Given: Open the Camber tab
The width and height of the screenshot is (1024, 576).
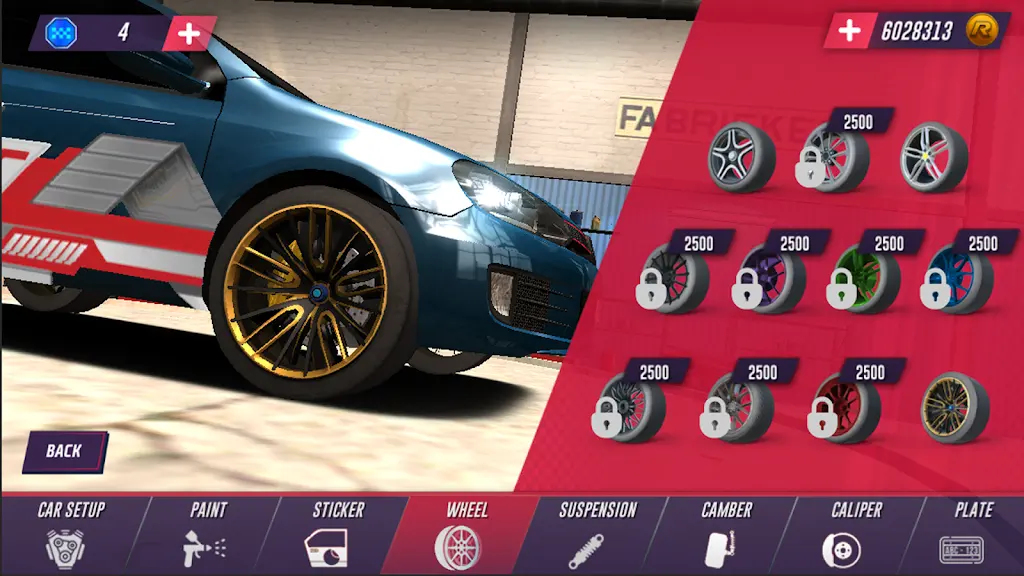Looking at the screenshot, I should click(x=726, y=534).
